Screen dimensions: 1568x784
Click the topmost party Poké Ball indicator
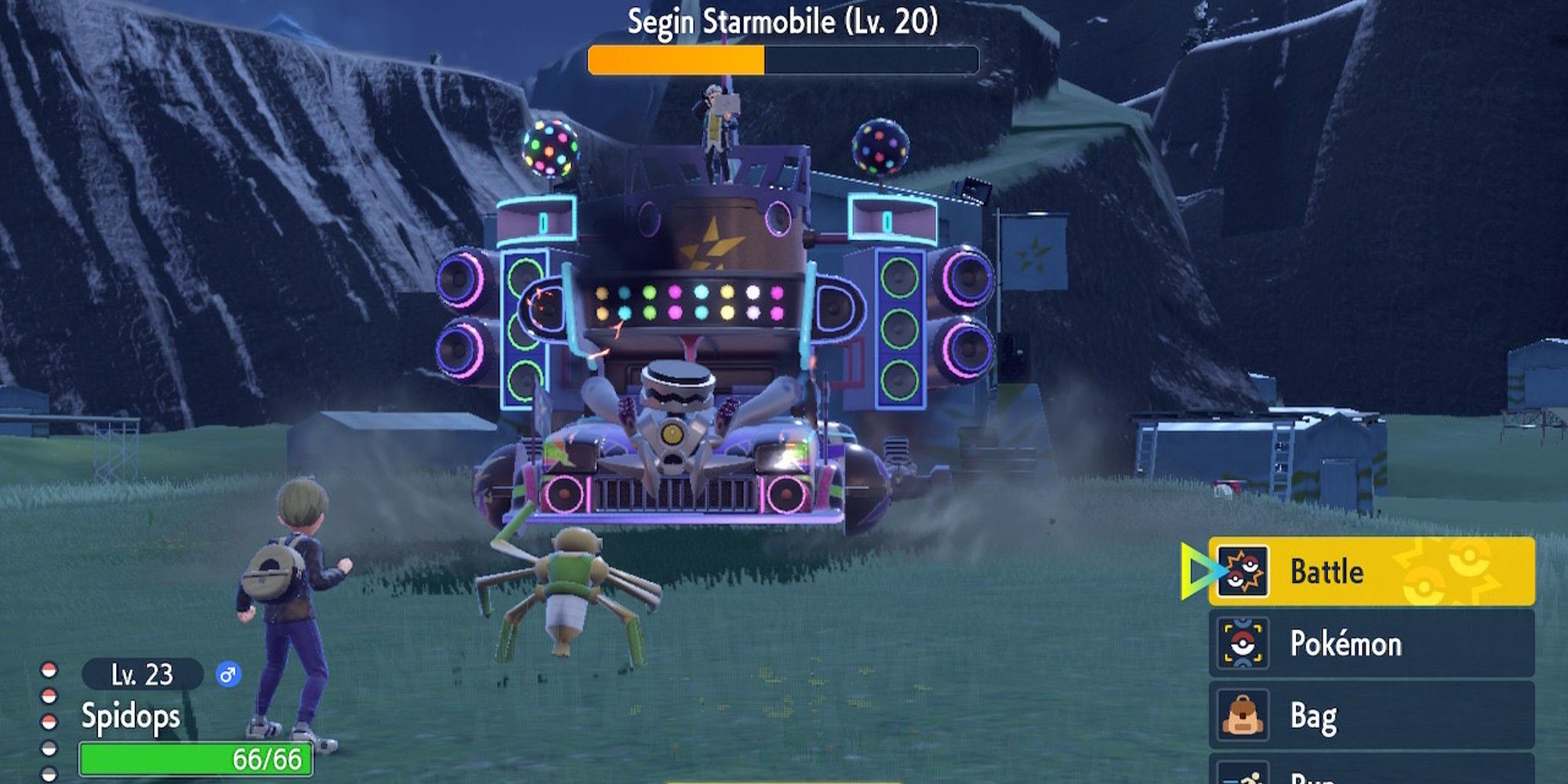point(49,671)
